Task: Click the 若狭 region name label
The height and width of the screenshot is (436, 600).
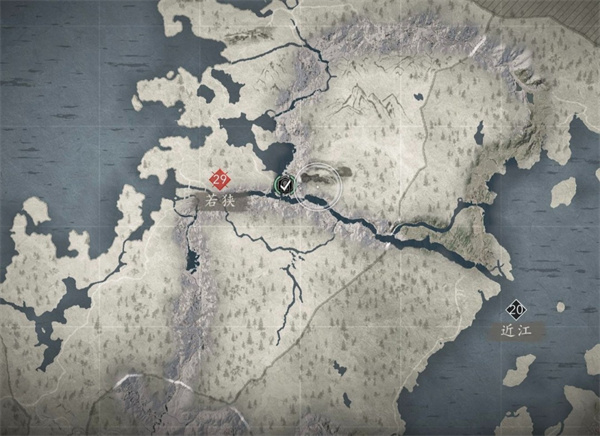Action: pos(220,201)
